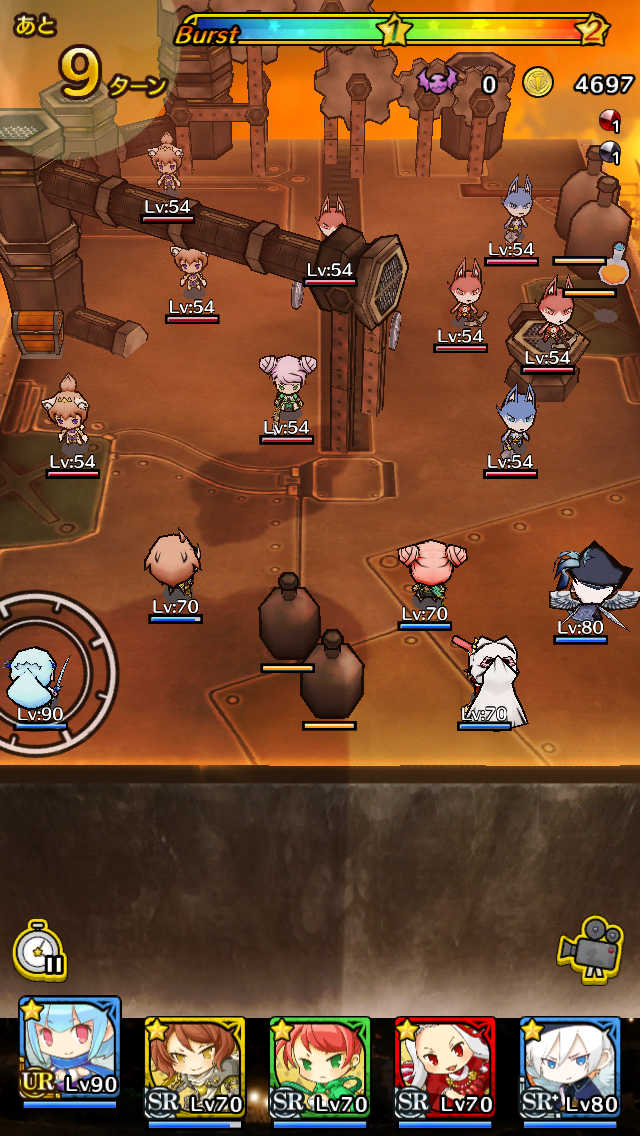Image resolution: width=640 pixels, height=1136 pixels.
Task: Select the UR Lv90 blue-haired character card
Action: coord(70,1050)
